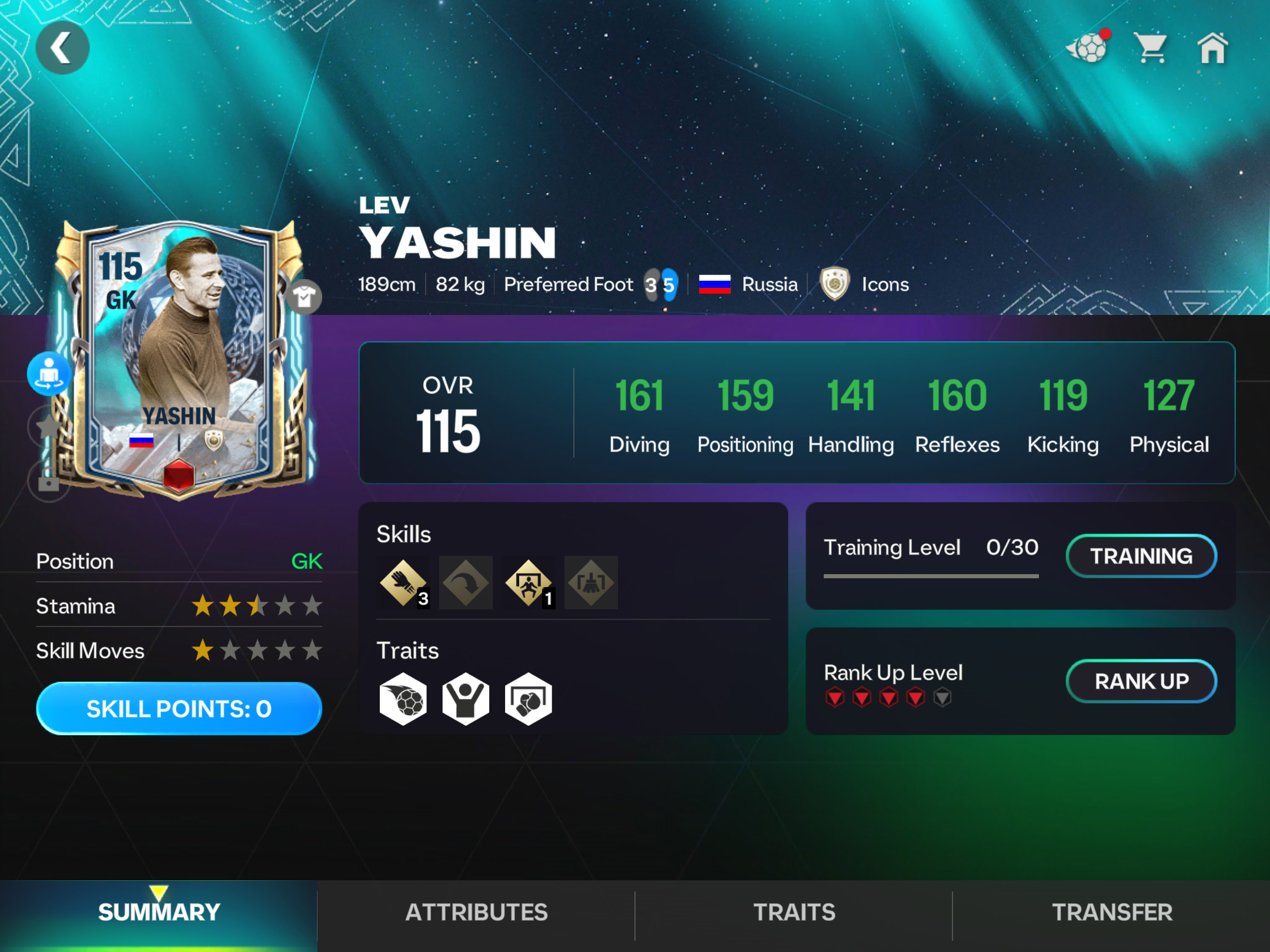The image size is (1270, 952).
Task: Select the boxing glove goal trait icon
Action: [528, 699]
